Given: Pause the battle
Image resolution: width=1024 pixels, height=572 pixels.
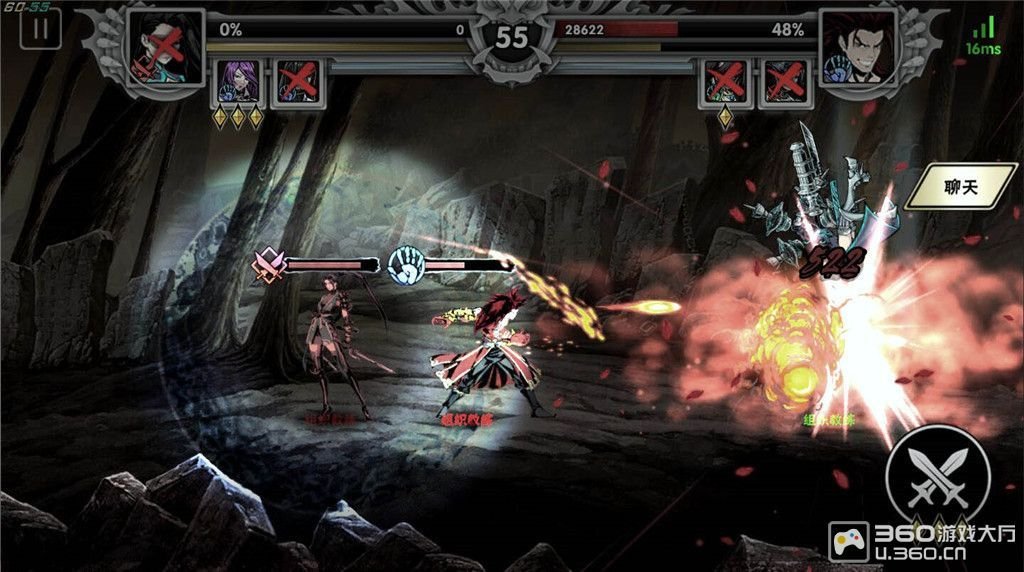Looking at the screenshot, I should (x=40, y=28).
